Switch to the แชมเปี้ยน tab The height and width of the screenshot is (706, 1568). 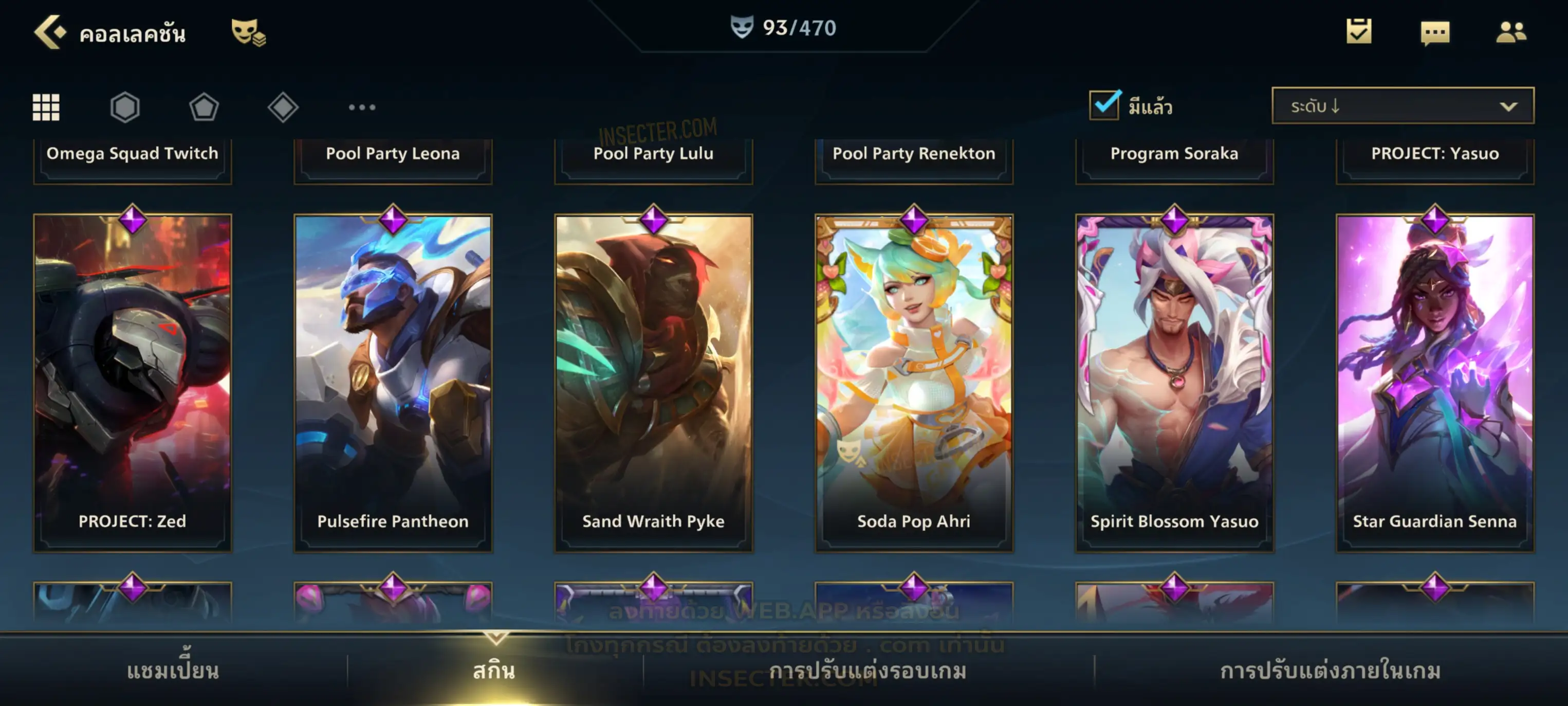[x=173, y=671]
